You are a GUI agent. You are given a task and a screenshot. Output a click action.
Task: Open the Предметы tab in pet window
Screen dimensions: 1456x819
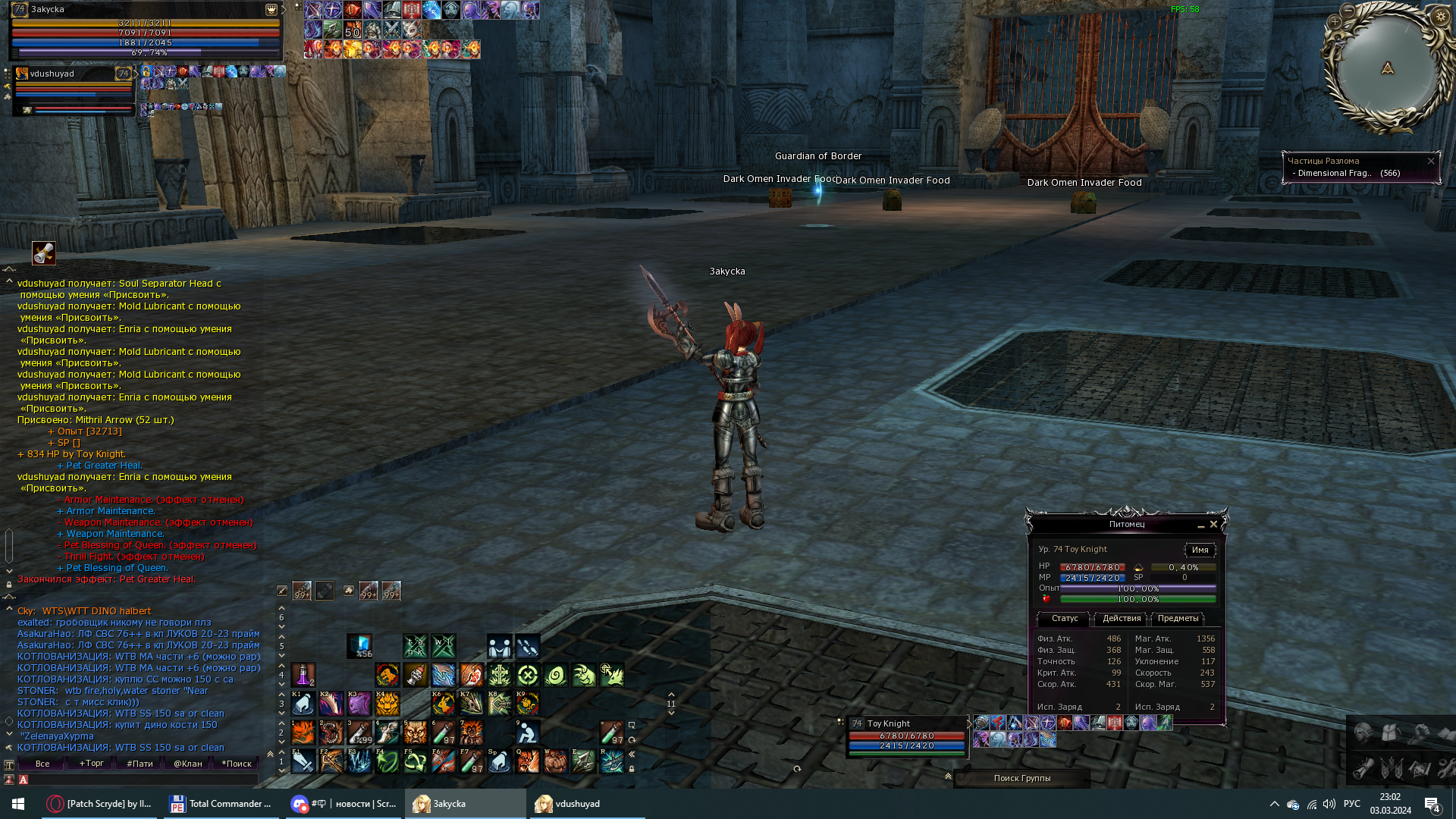pyautogui.click(x=1178, y=619)
